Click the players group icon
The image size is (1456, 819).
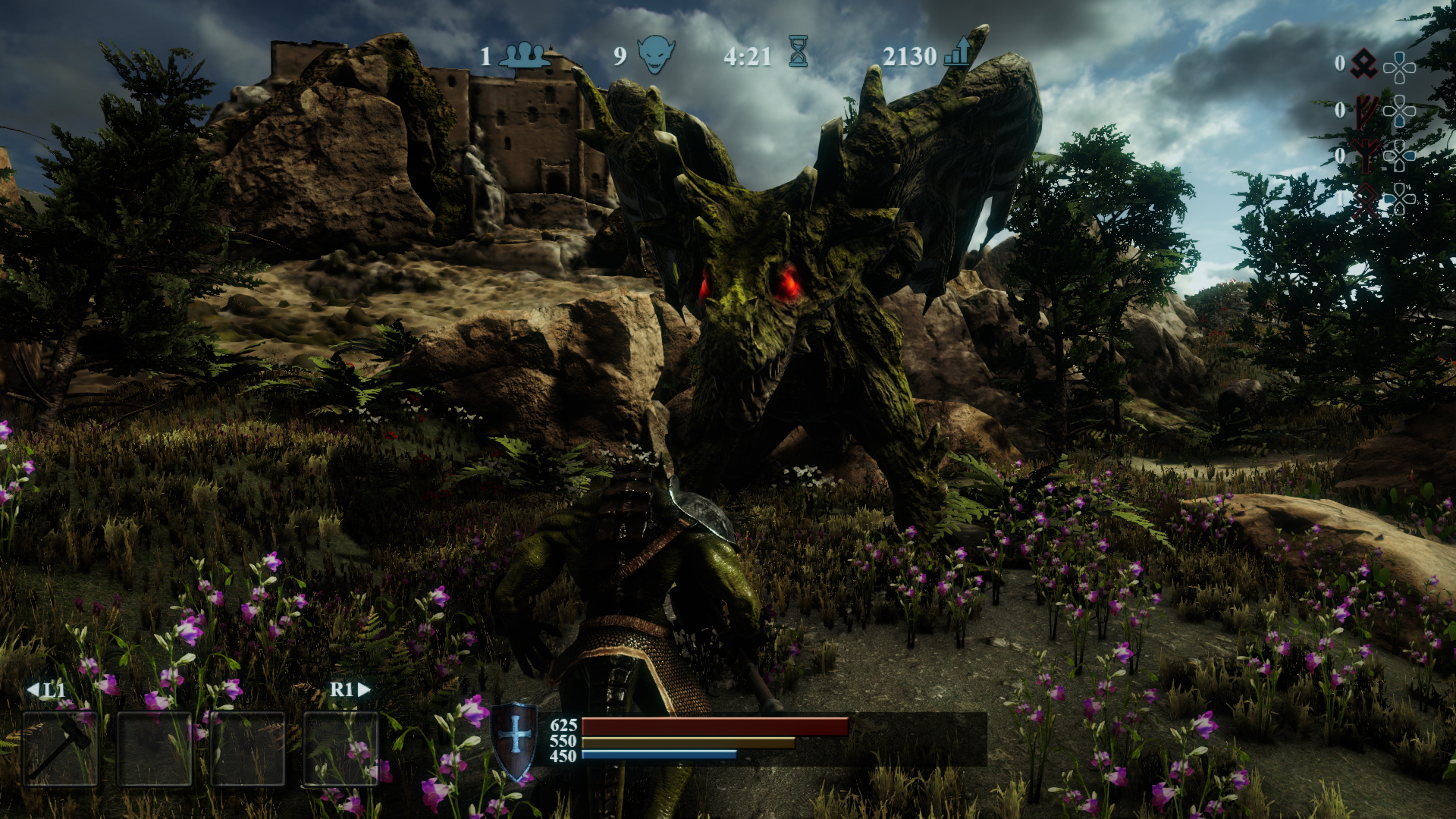[525, 55]
